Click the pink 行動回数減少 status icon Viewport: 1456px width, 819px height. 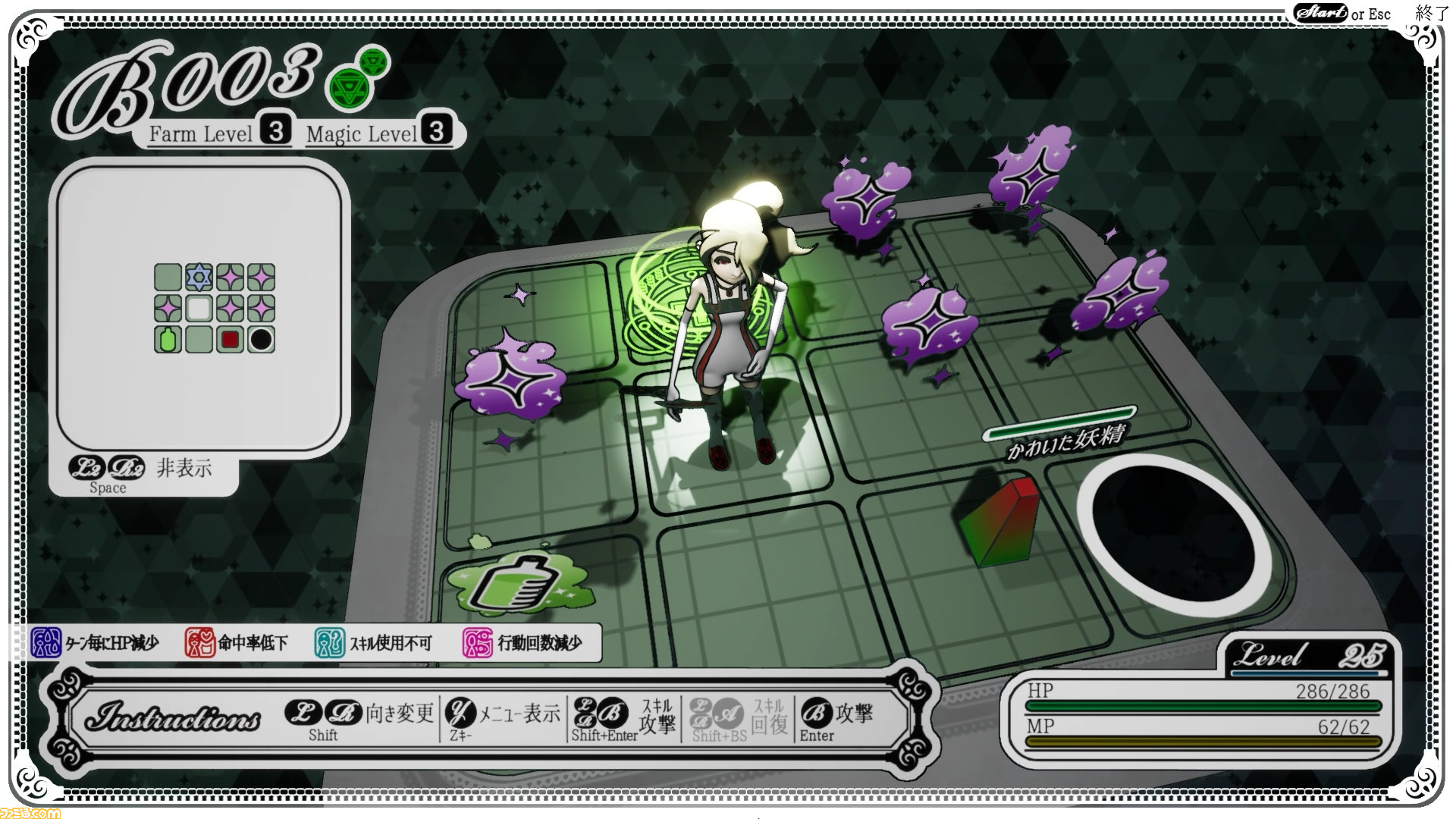[x=478, y=643]
